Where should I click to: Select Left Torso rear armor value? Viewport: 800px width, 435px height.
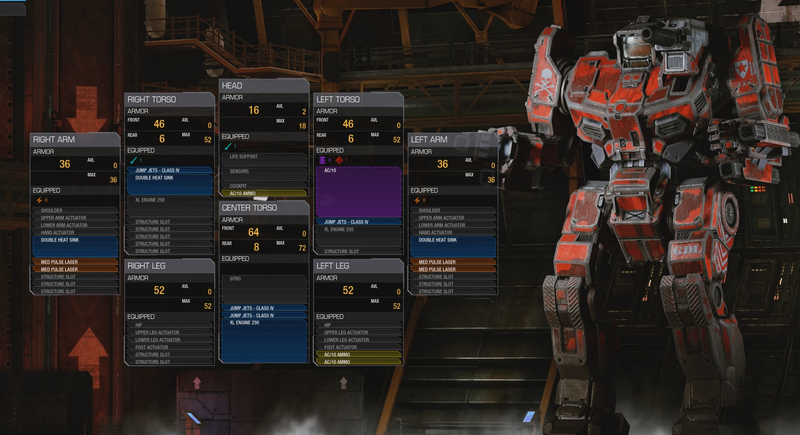(349, 138)
